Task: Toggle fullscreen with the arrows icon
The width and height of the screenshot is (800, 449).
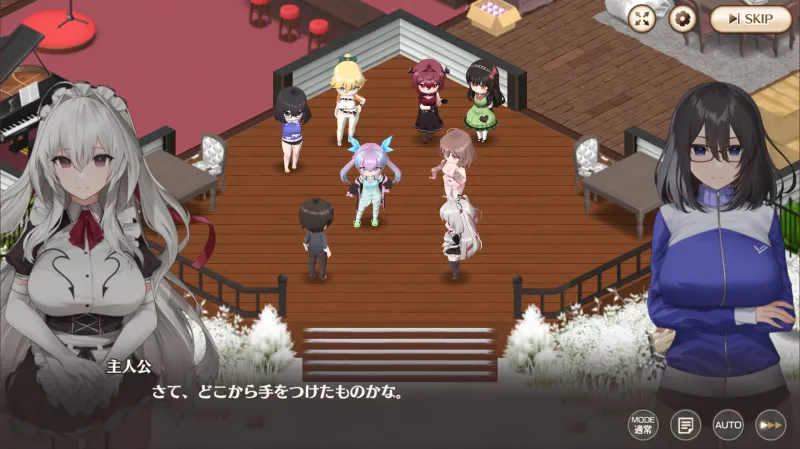Action: tap(643, 18)
